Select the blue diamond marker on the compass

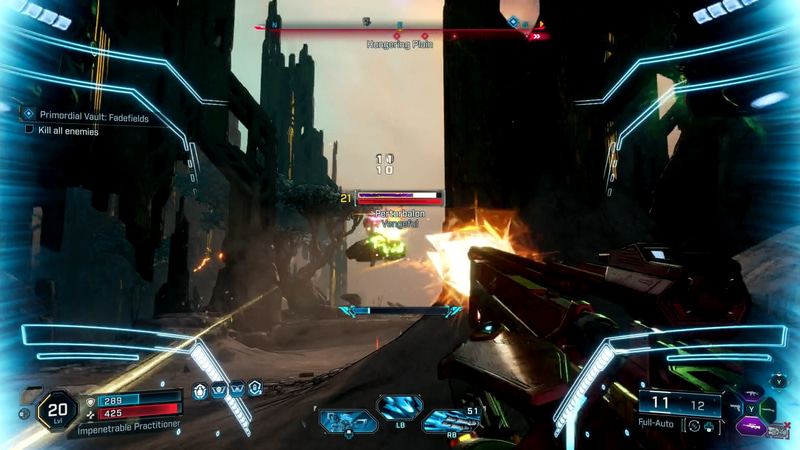click(x=513, y=21)
